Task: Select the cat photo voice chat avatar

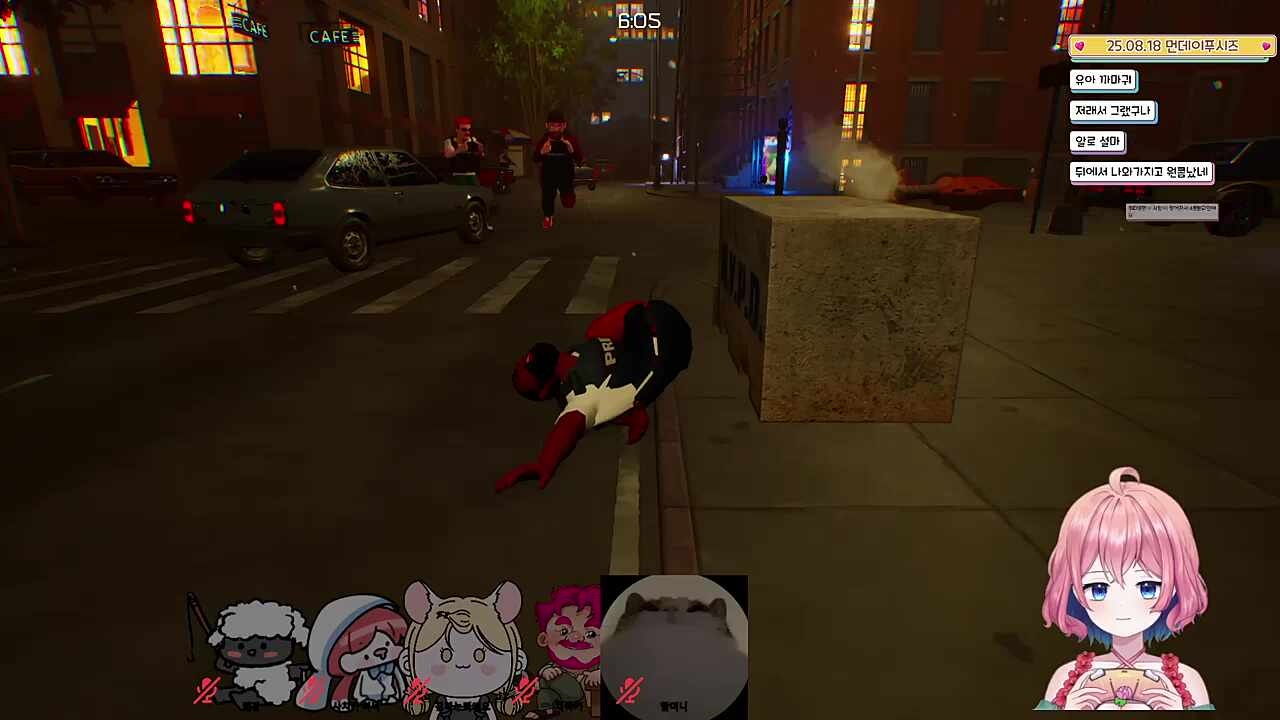Action: [x=674, y=640]
